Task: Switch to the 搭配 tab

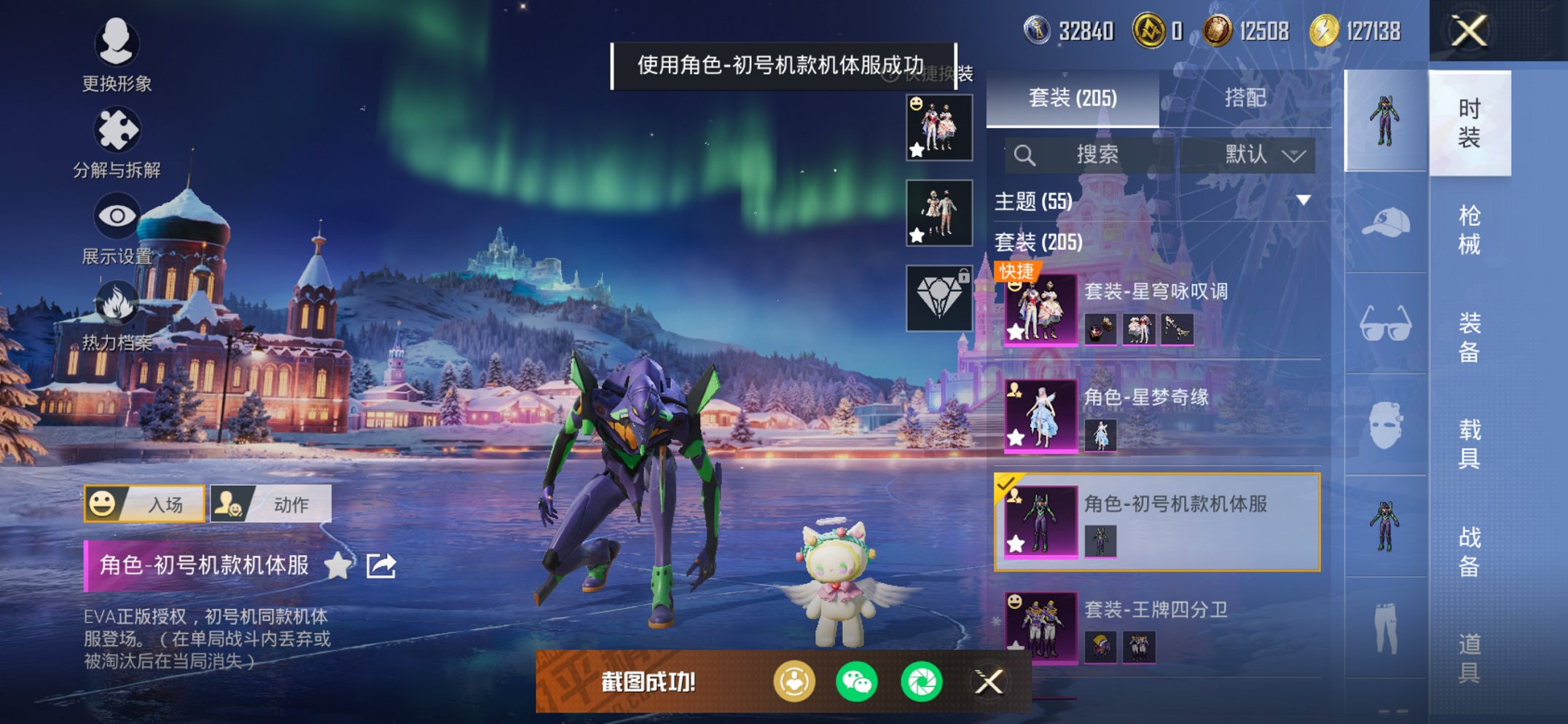Action: pyautogui.click(x=1246, y=99)
